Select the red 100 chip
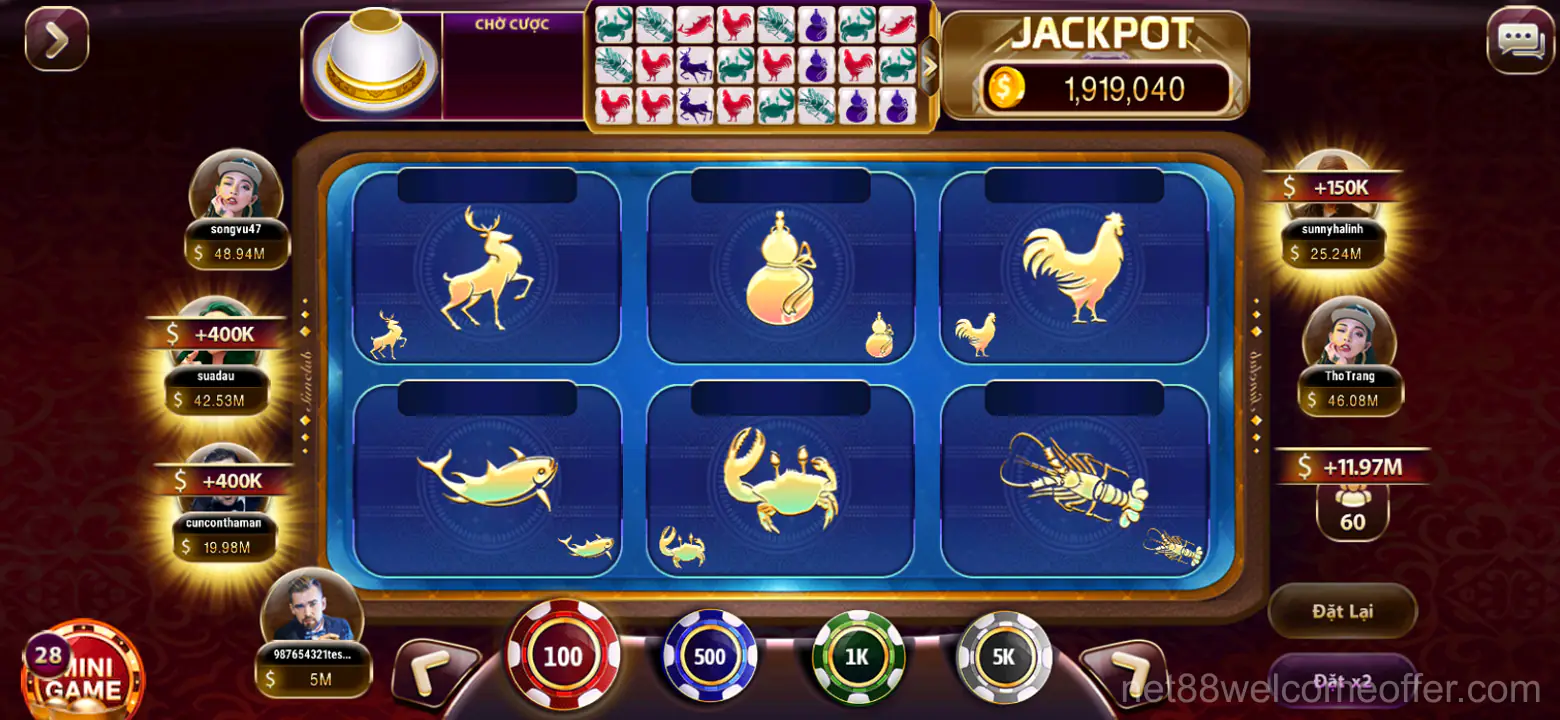1560x720 pixels. (563, 655)
